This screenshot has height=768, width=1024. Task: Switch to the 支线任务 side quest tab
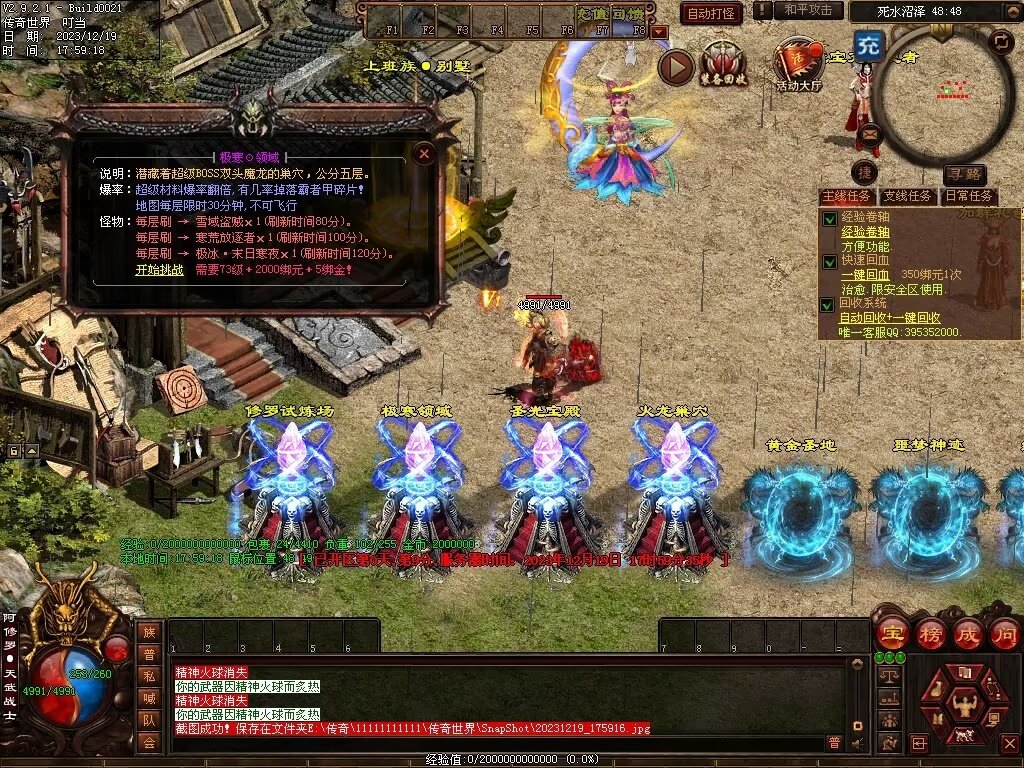pos(908,196)
